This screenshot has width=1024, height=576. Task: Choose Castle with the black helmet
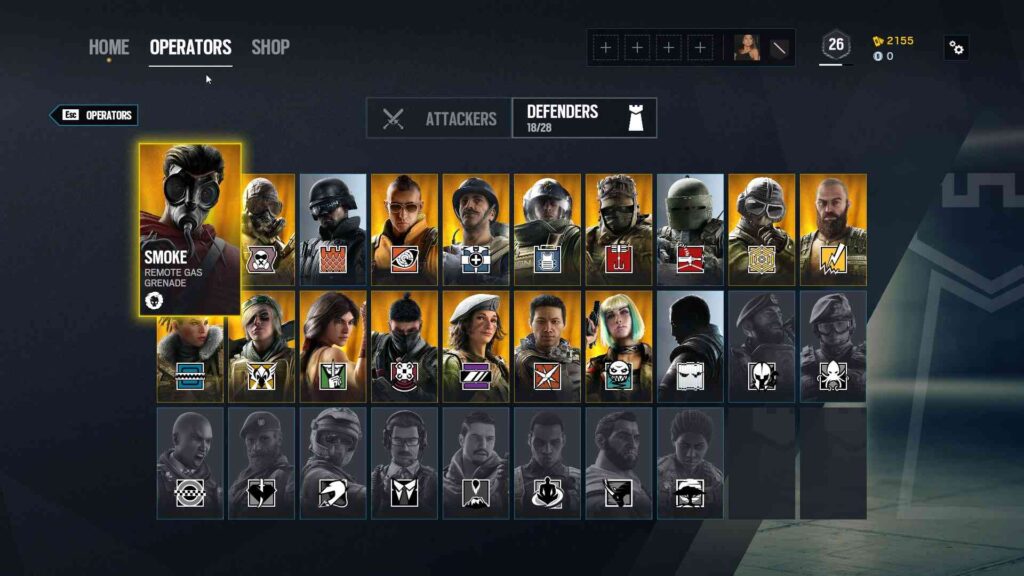click(333, 230)
